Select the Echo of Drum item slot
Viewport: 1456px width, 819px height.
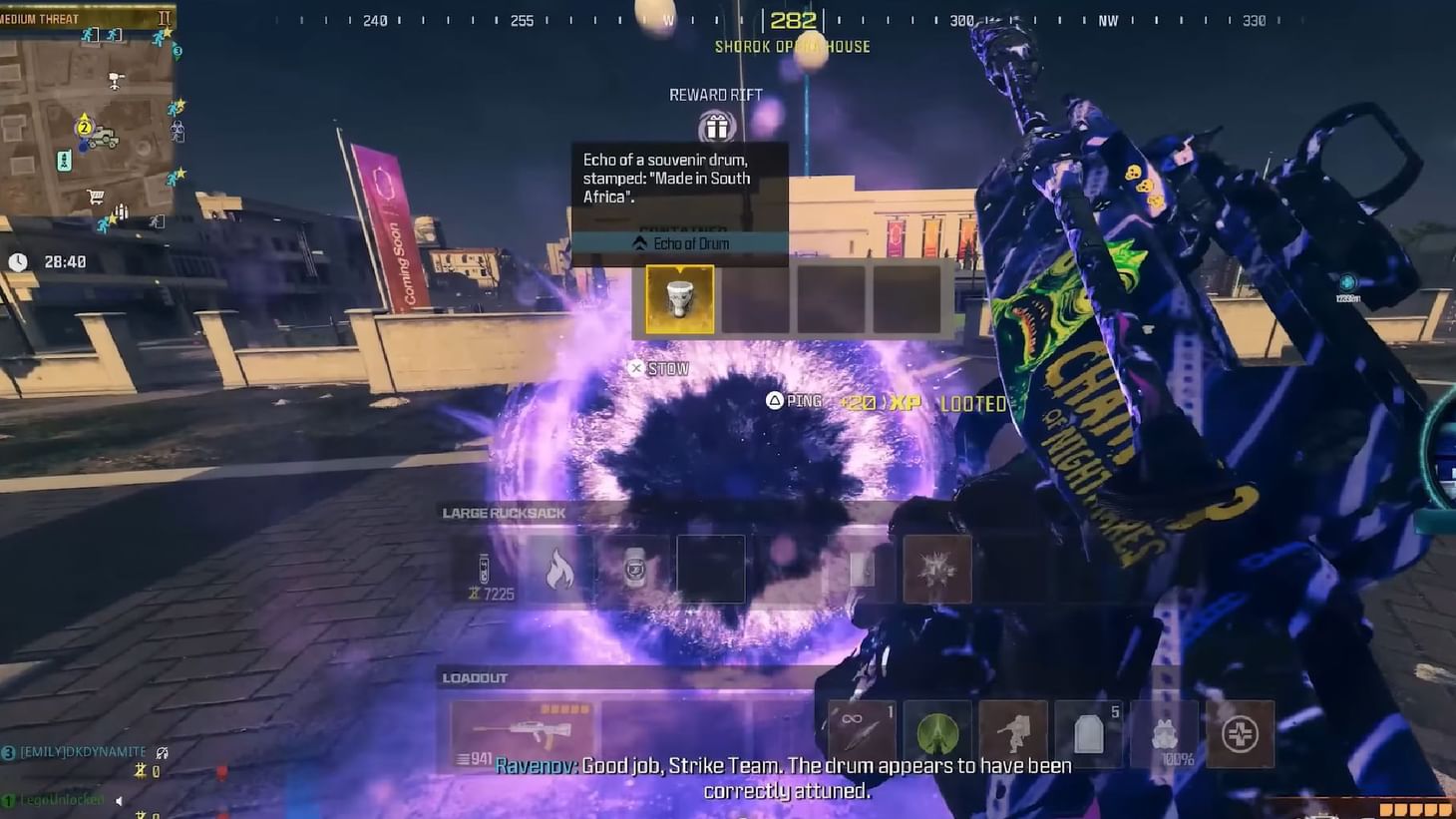pyautogui.click(x=678, y=298)
